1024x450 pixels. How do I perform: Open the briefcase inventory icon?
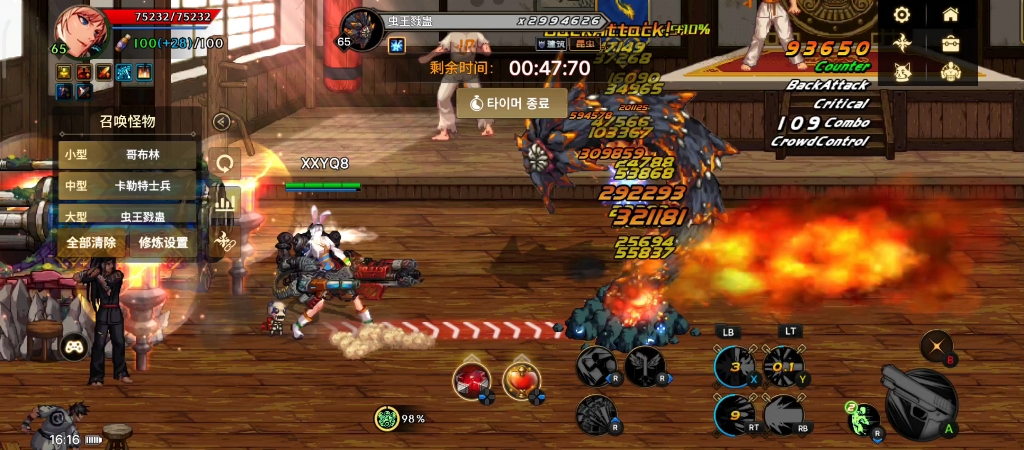tap(951, 44)
